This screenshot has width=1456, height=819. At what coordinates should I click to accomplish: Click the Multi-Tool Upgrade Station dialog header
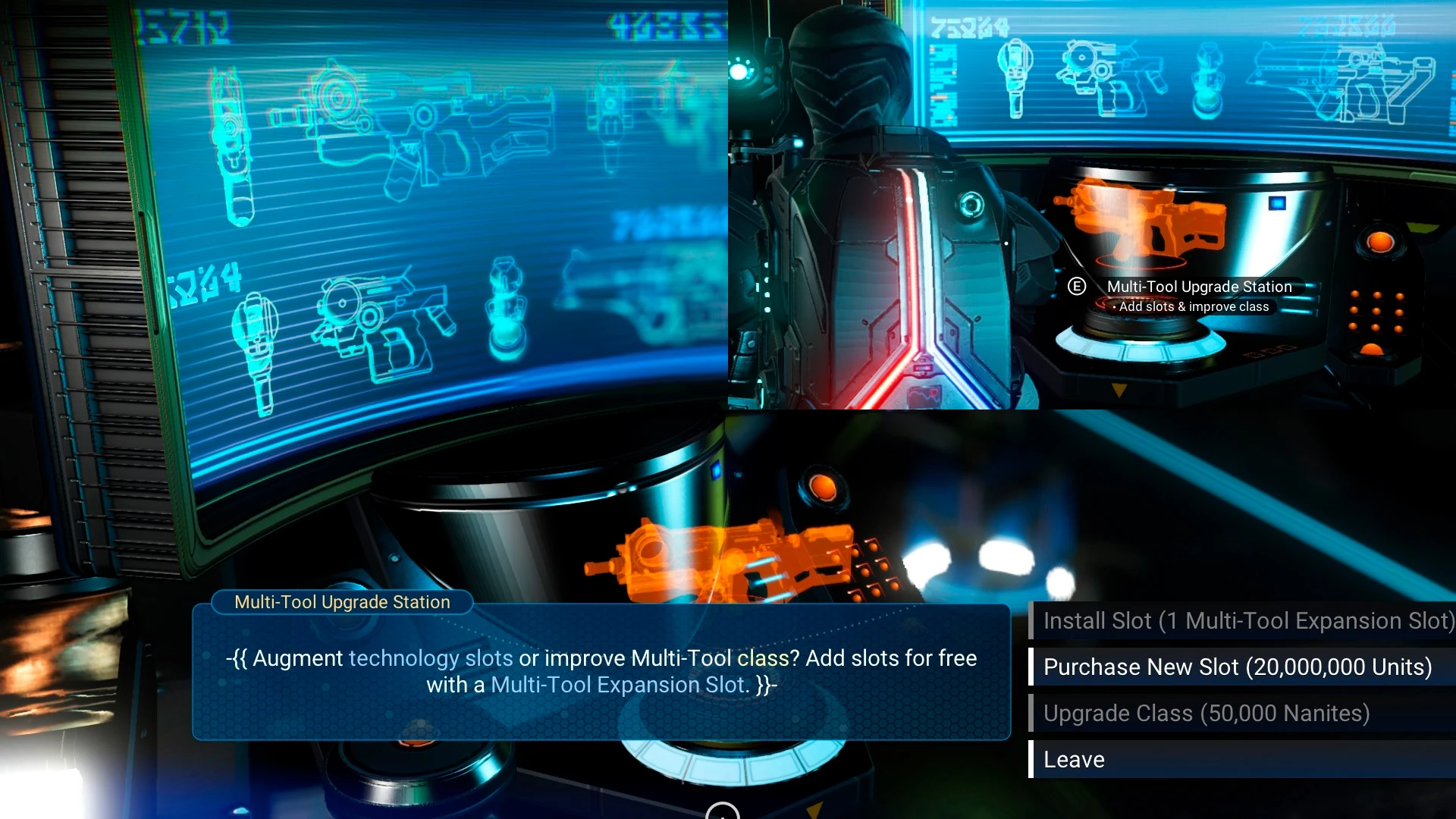pos(341,602)
